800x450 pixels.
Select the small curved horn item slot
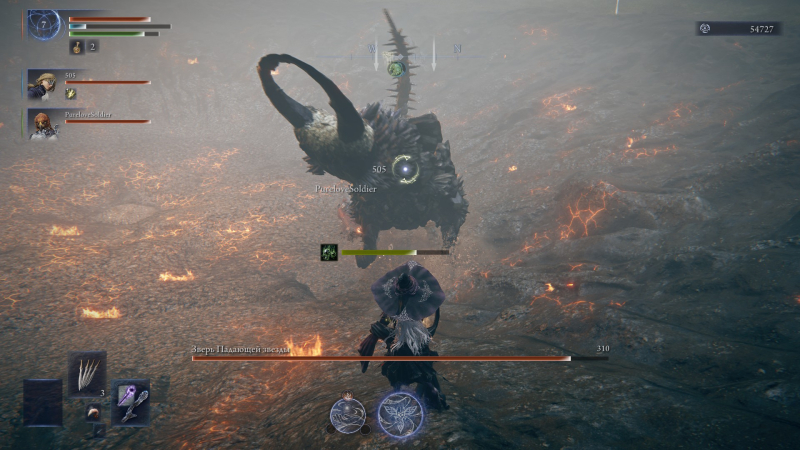[93, 411]
